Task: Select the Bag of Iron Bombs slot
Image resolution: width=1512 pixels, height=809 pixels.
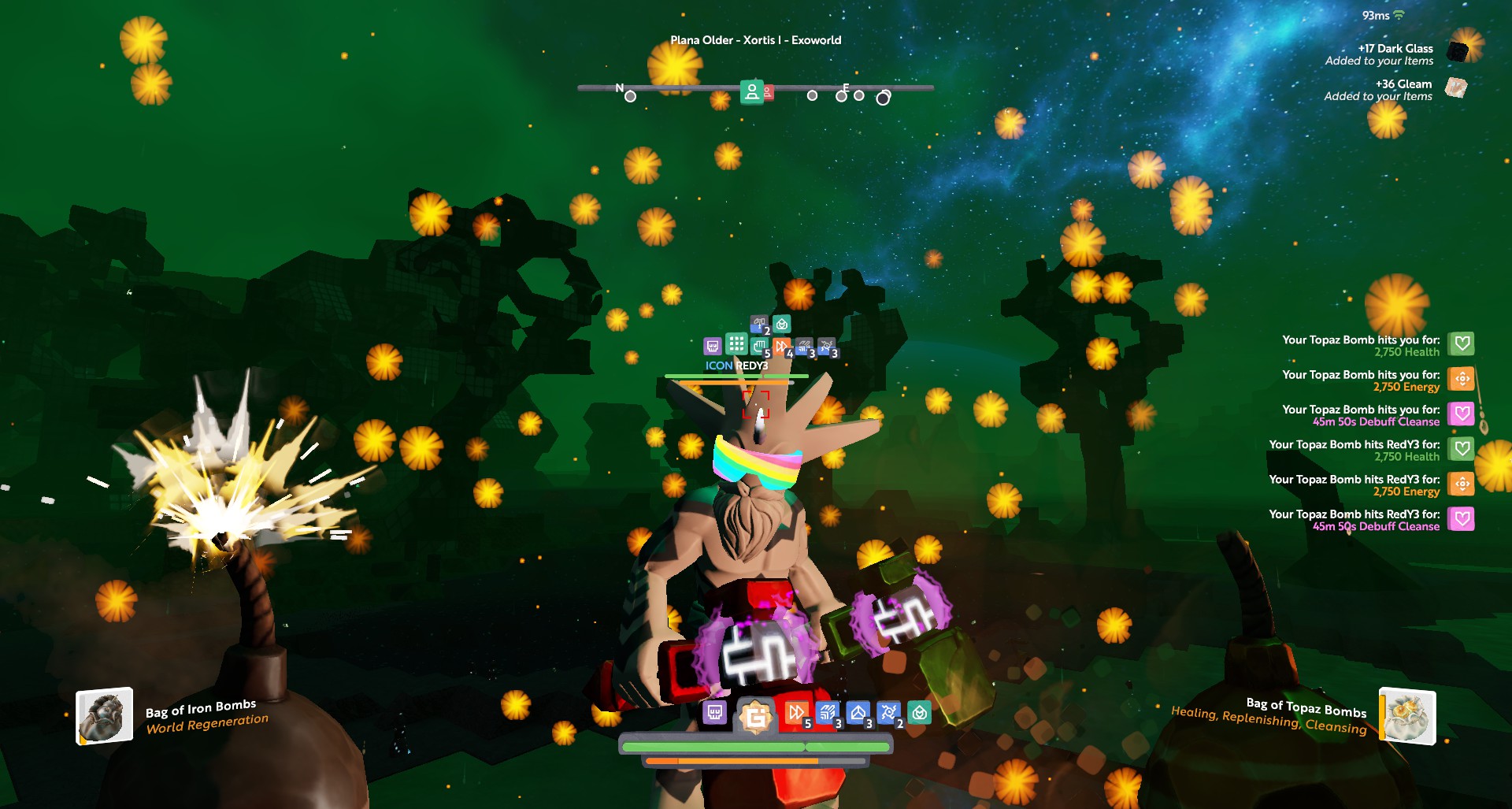Action: 104,716
